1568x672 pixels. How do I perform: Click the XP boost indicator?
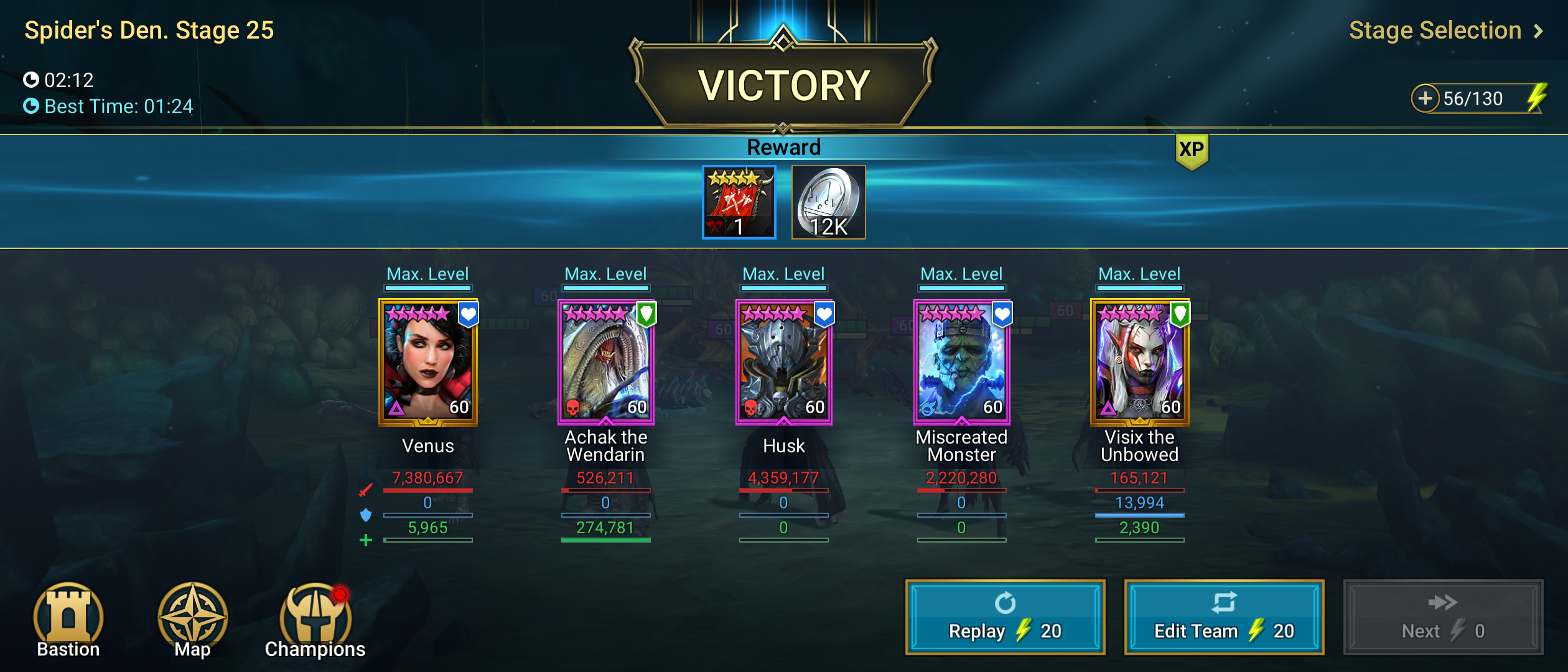click(1192, 150)
